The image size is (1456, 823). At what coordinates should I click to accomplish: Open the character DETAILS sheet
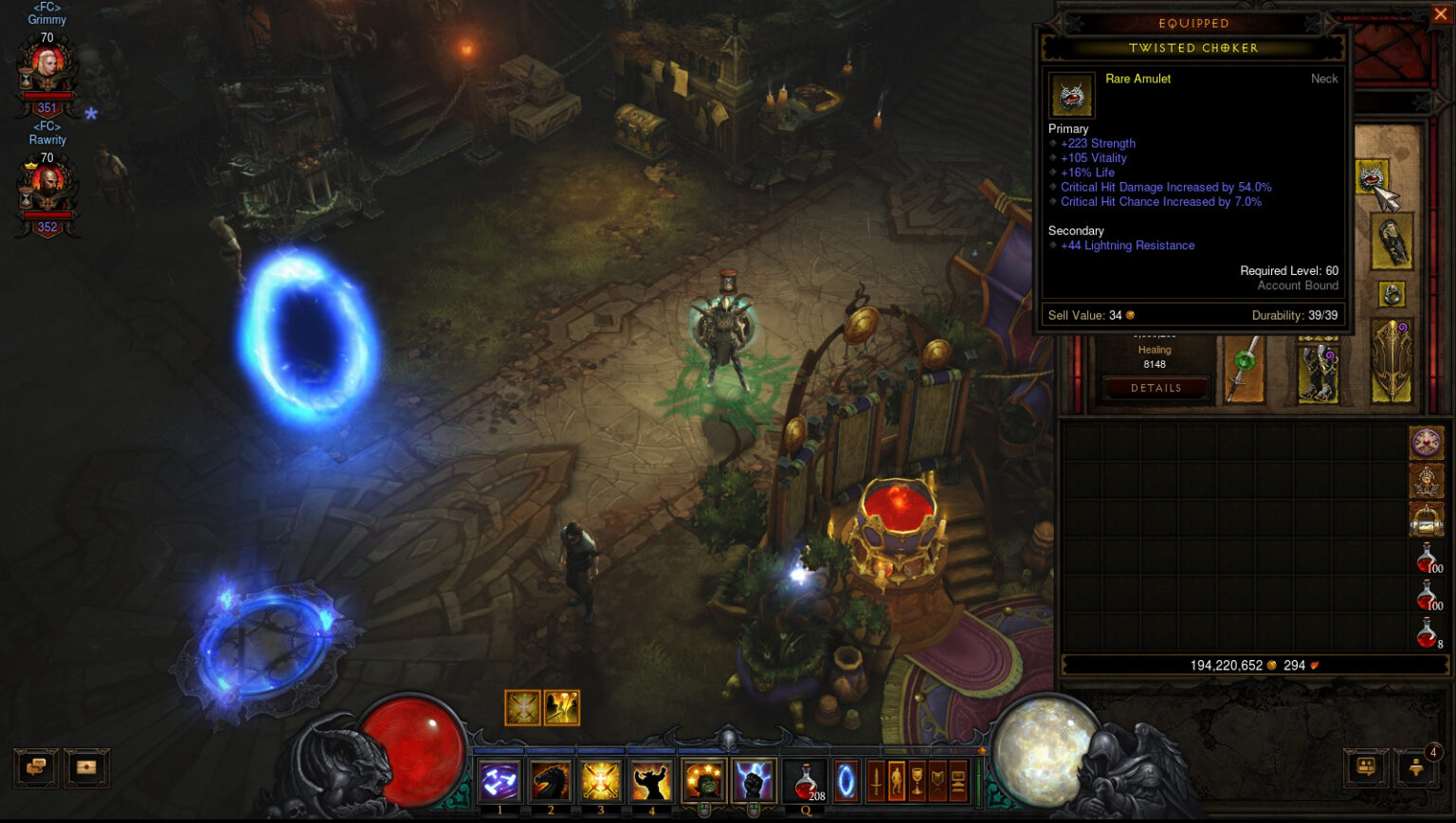1156,388
